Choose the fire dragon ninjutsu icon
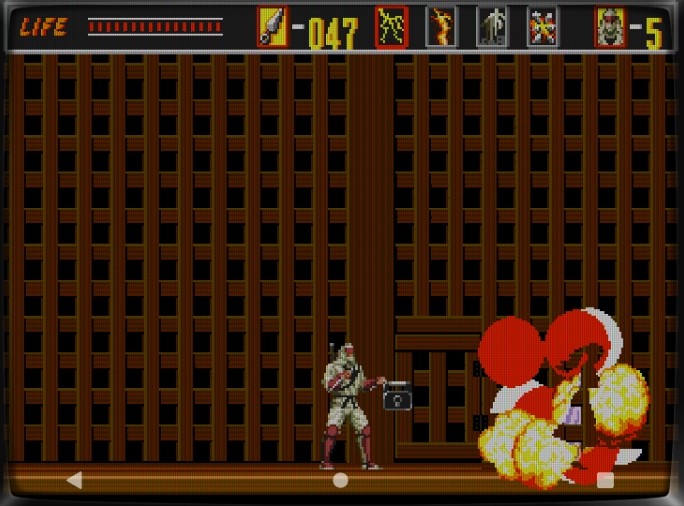Viewport: 684px width, 506px height. (x=441, y=28)
